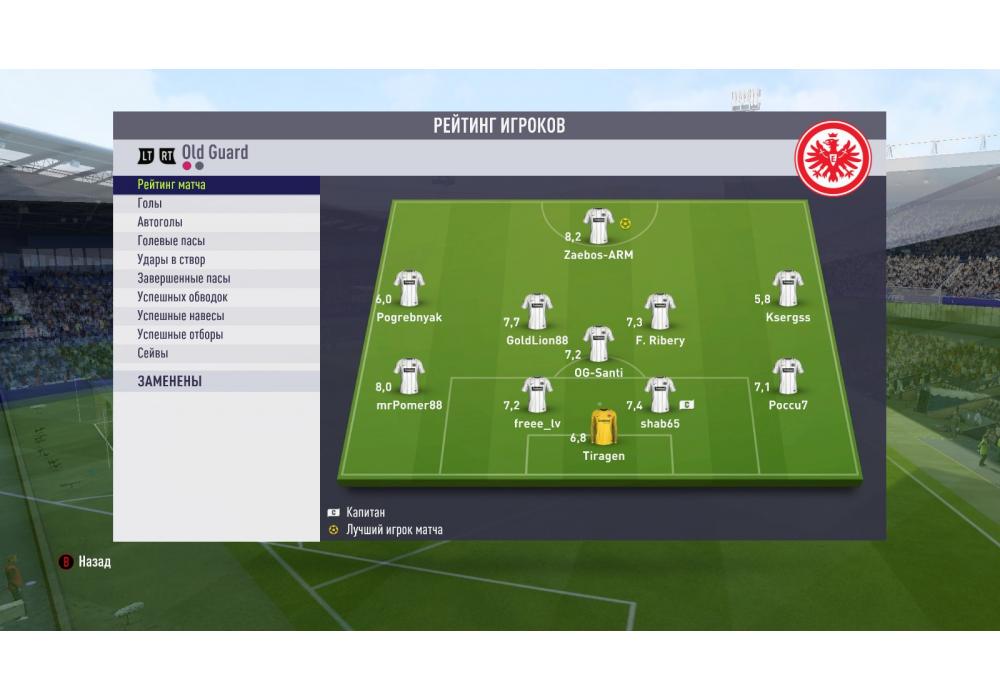Select player Zaebos-ARM's shirt
The height and width of the screenshot is (700, 1000).
click(598, 226)
